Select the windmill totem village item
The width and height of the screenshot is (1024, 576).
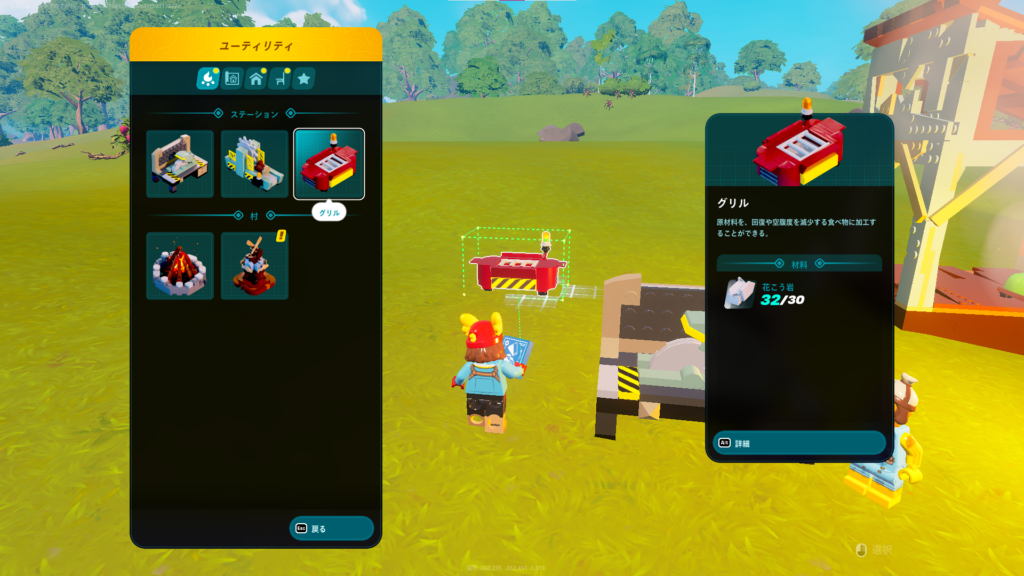pyautogui.click(x=254, y=266)
